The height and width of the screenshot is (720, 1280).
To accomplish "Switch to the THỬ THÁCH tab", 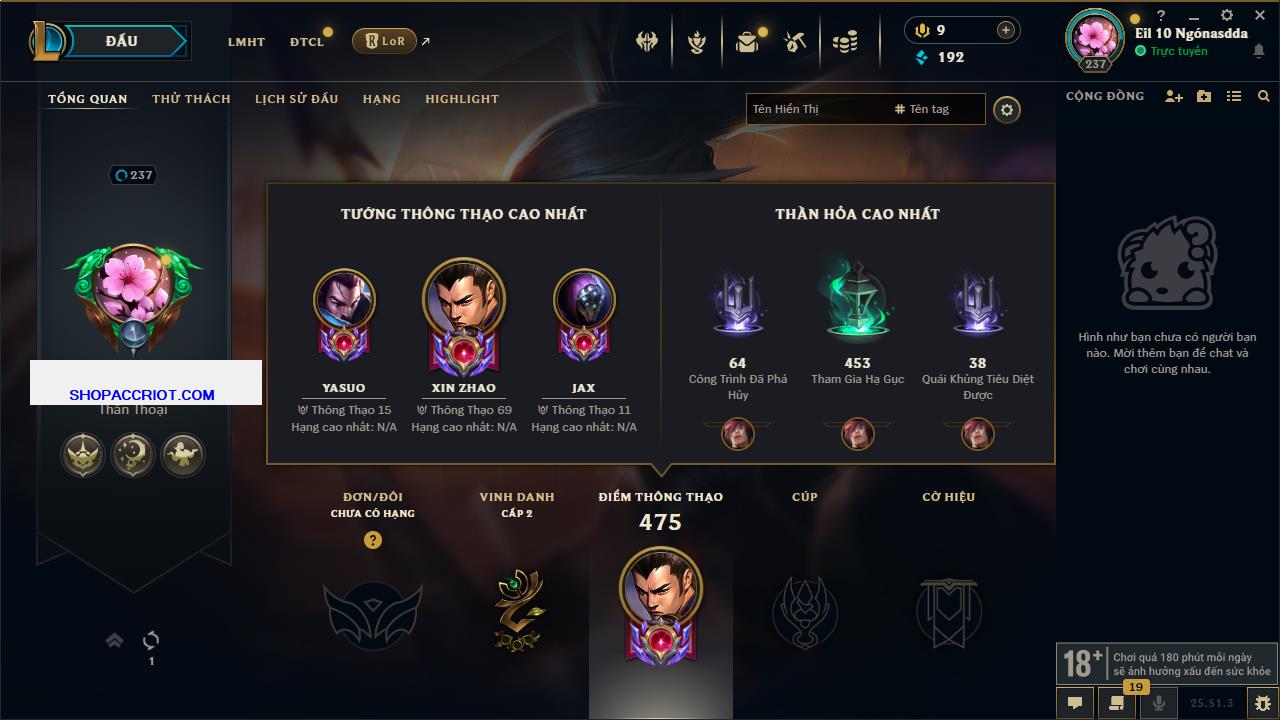I will pos(191,99).
